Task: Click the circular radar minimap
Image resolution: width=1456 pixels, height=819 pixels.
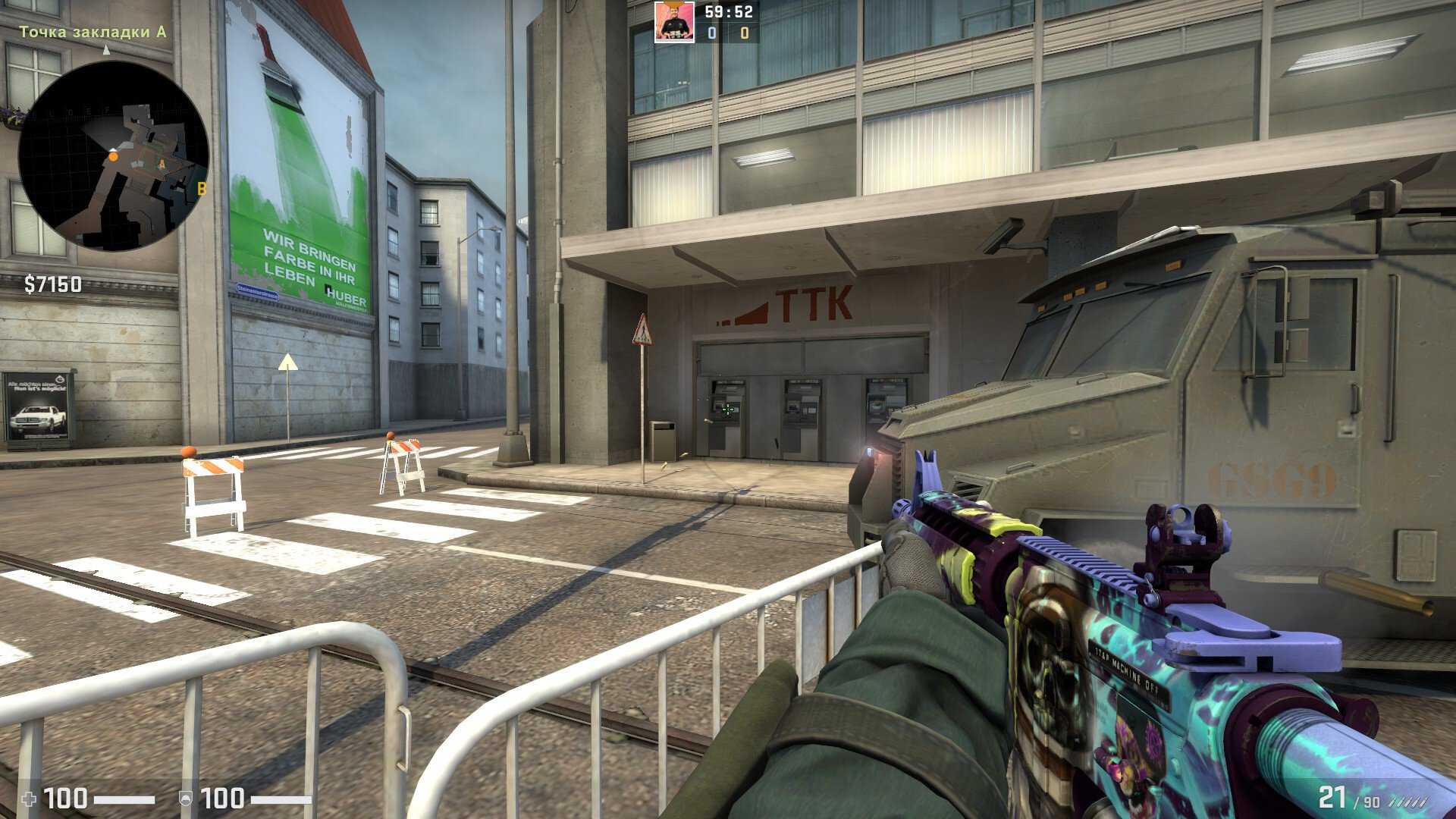Action: coord(114,156)
